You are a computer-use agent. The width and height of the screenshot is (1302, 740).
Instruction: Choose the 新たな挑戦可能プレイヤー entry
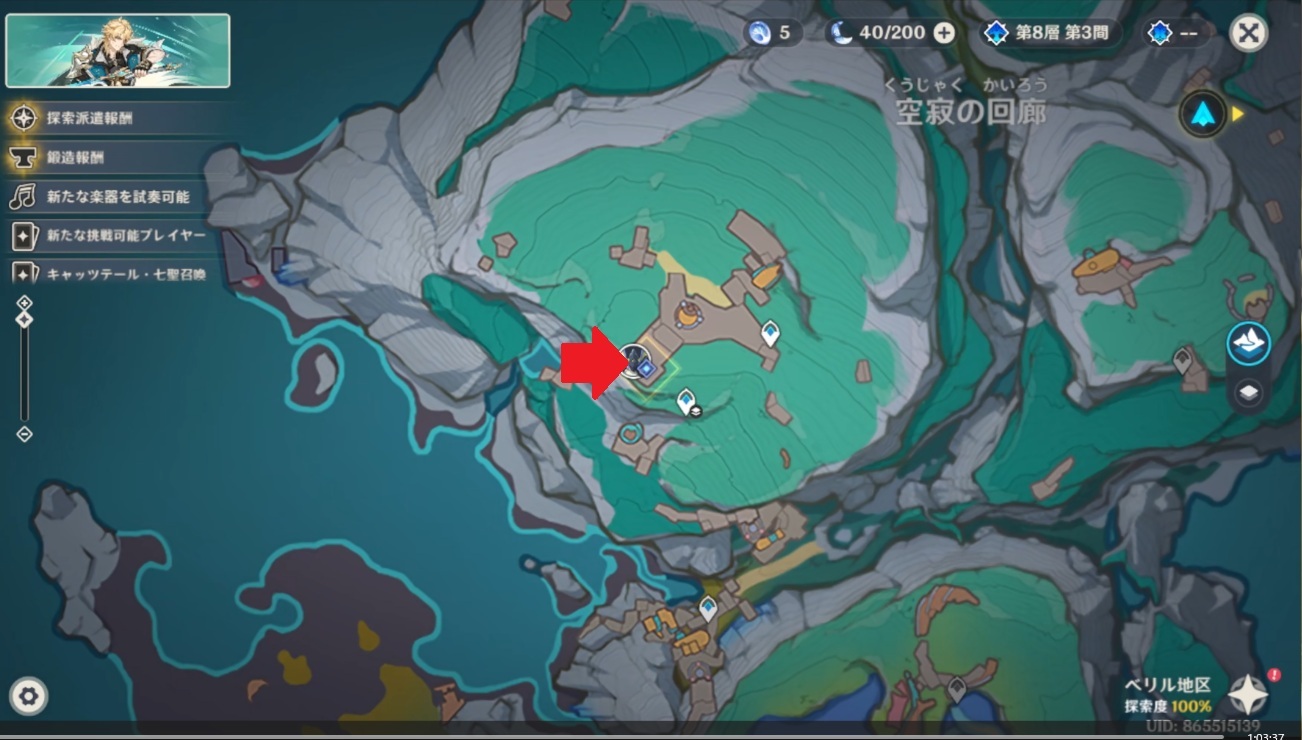(125, 236)
